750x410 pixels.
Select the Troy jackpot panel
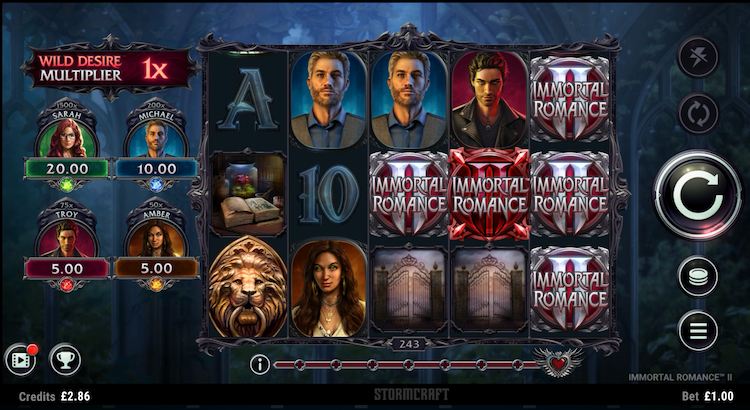point(67,245)
